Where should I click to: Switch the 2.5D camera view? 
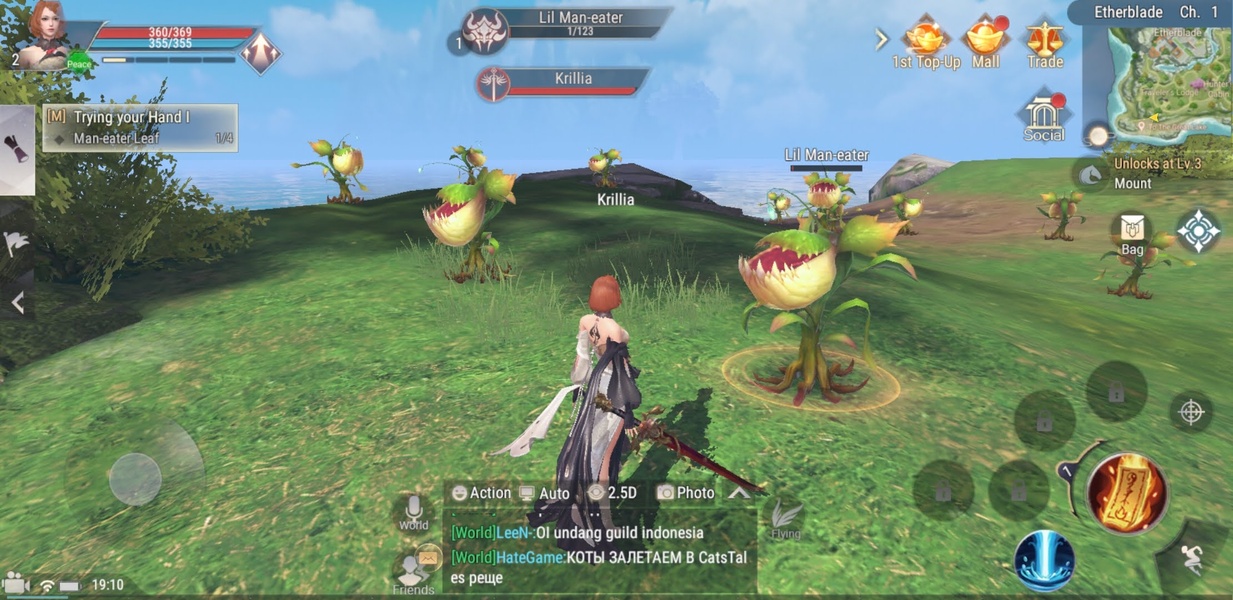click(x=612, y=493)
